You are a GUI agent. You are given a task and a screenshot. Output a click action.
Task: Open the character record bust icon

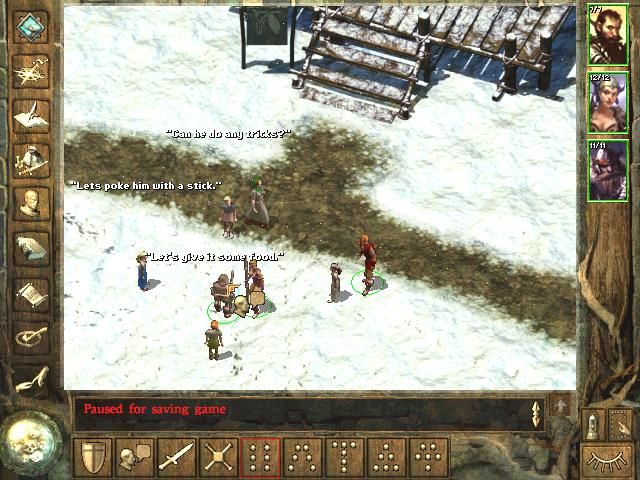point(32,202)
